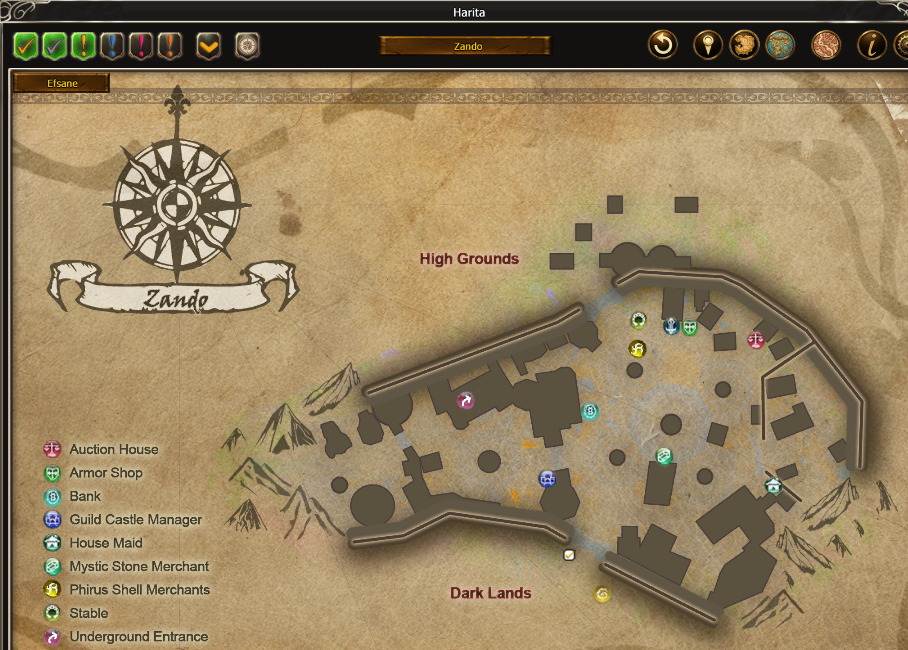Select the Bank marker on the map
The width and height of the screenshot is (908, 650).
[x=590, y=411]
